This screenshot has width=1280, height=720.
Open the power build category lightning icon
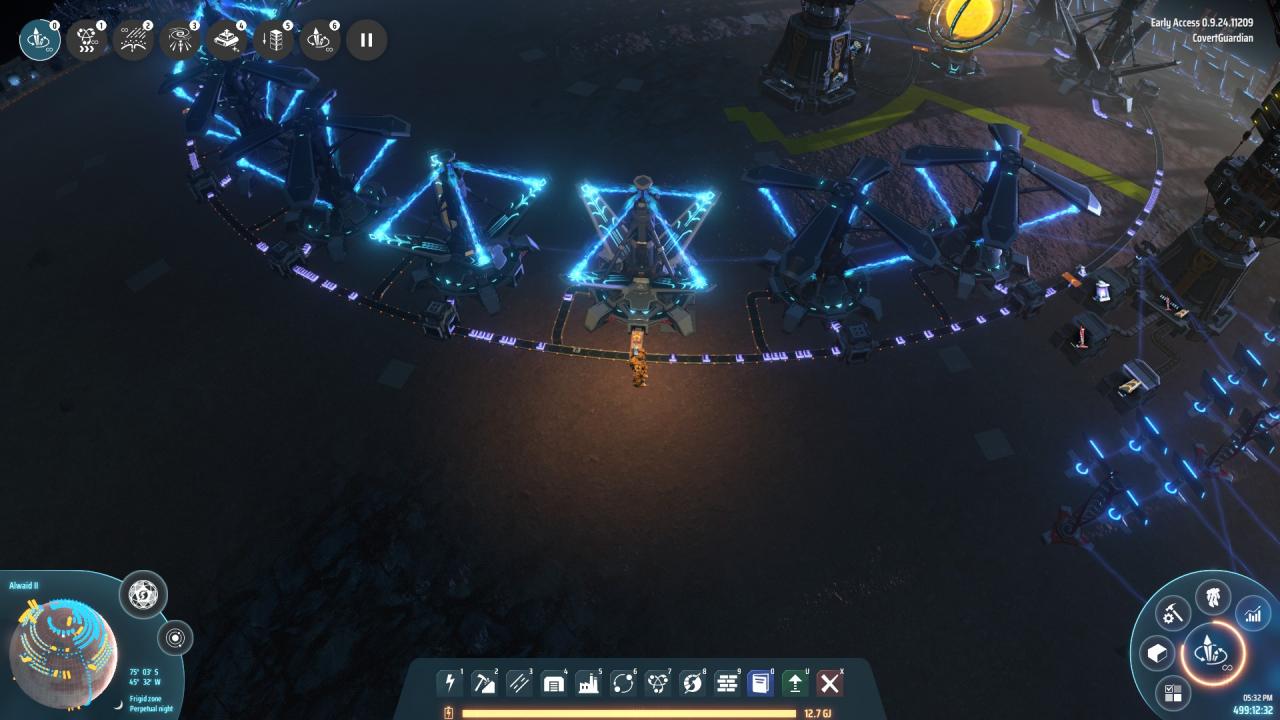point(450,683)
